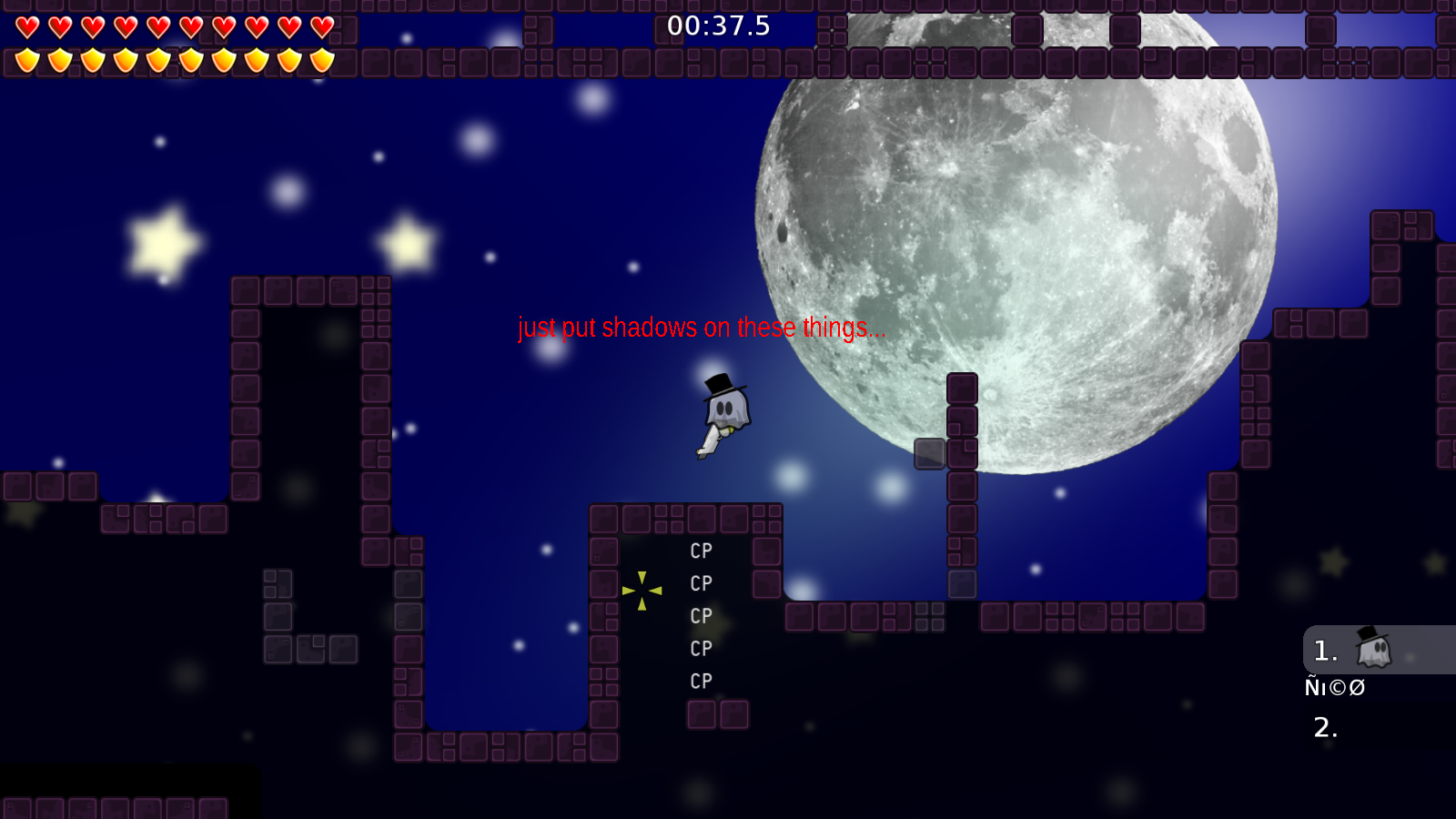Click the semi-transparent block beside the pillar
1456x819 pixels.
point(930,453)
